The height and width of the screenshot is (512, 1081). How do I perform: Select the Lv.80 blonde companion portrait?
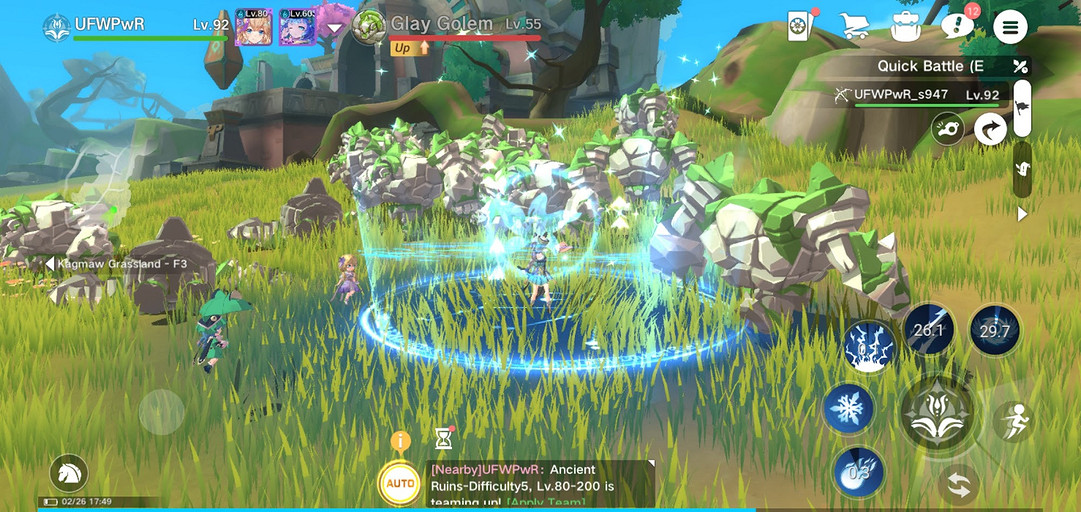tap(253, 28)
